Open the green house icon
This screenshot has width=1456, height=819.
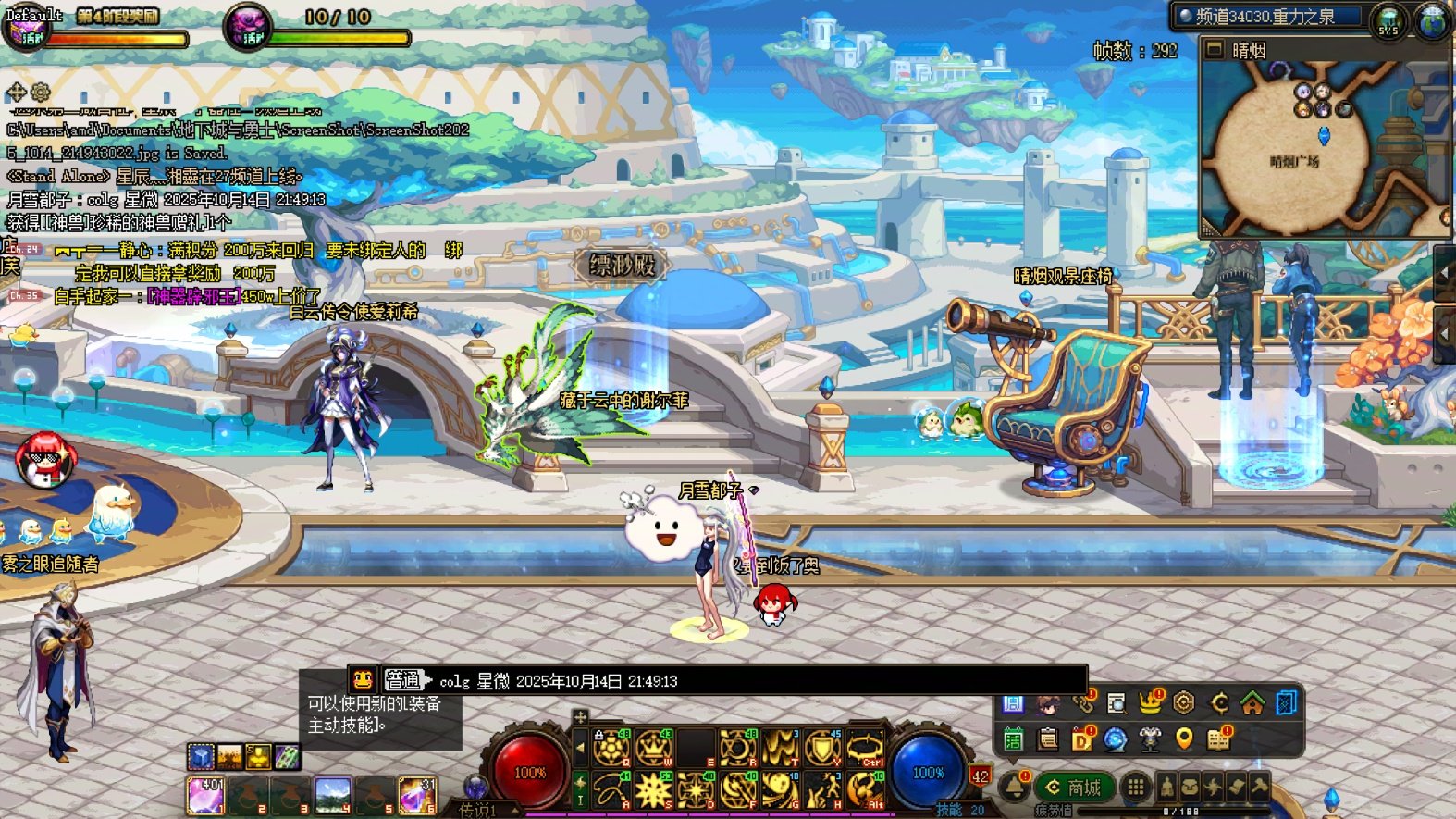pyautogui.click(x=1252, y=704)
